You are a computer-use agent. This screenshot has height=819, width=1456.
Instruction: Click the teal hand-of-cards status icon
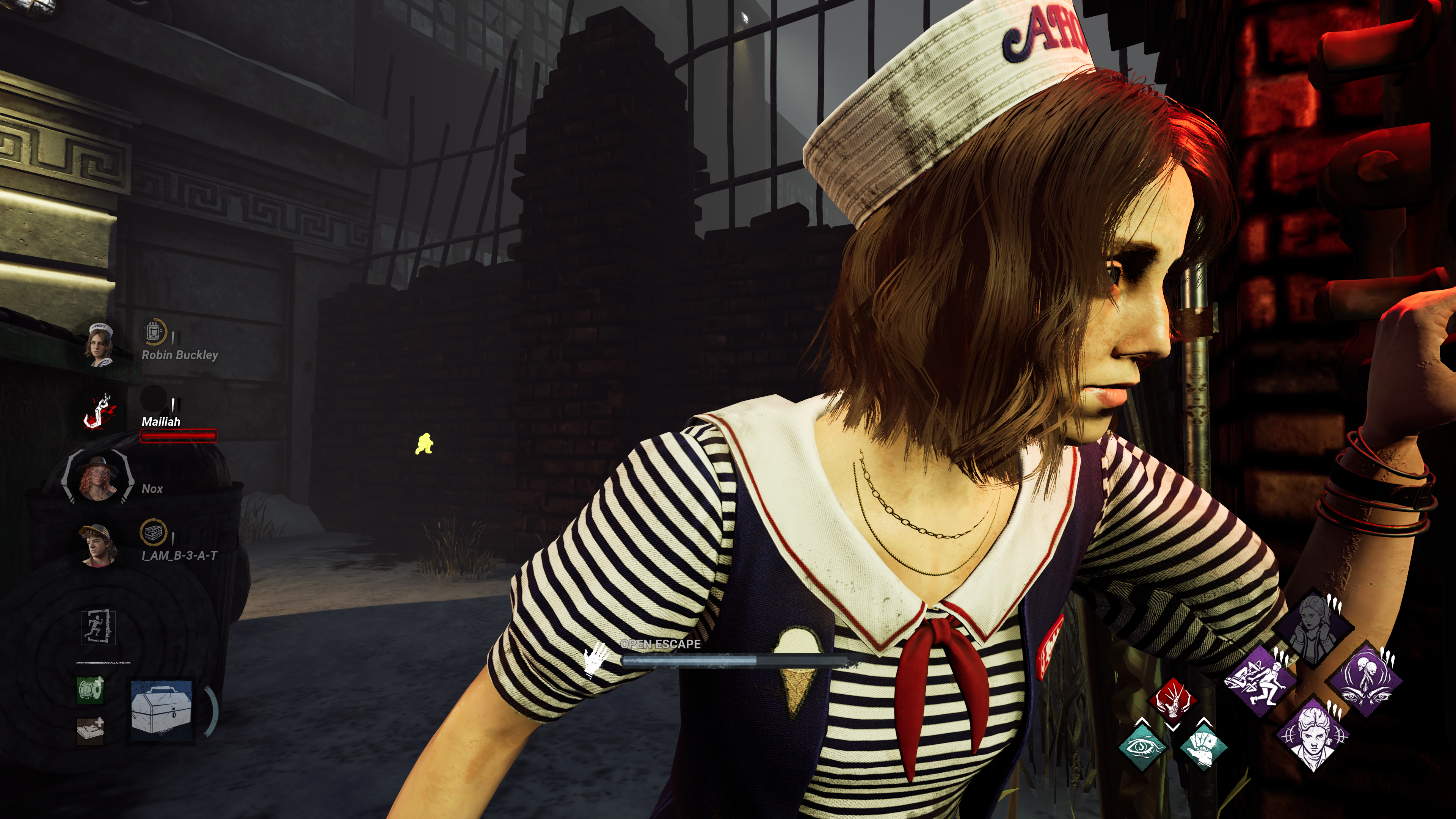(x=1203, y=746)
